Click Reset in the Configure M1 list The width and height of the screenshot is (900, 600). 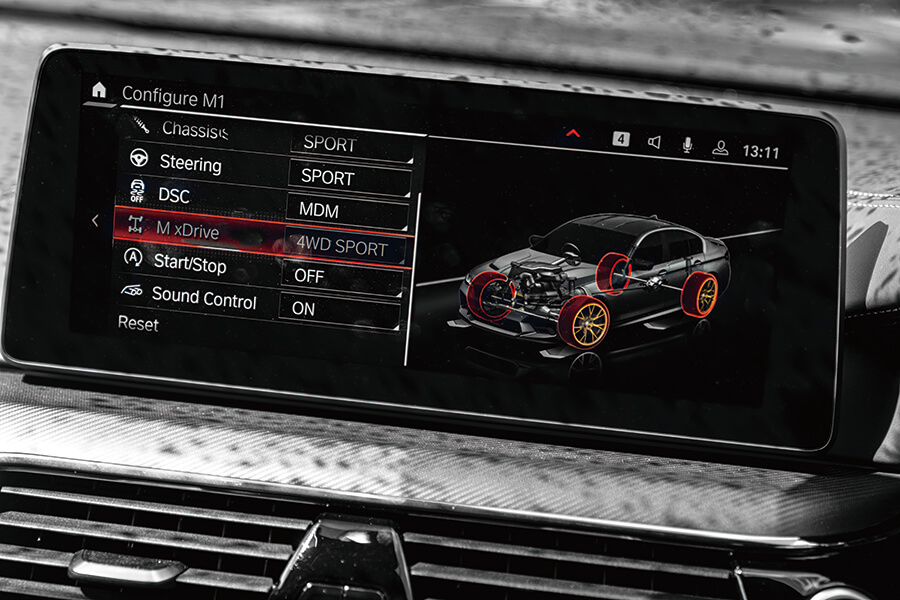tap(138, 324)
